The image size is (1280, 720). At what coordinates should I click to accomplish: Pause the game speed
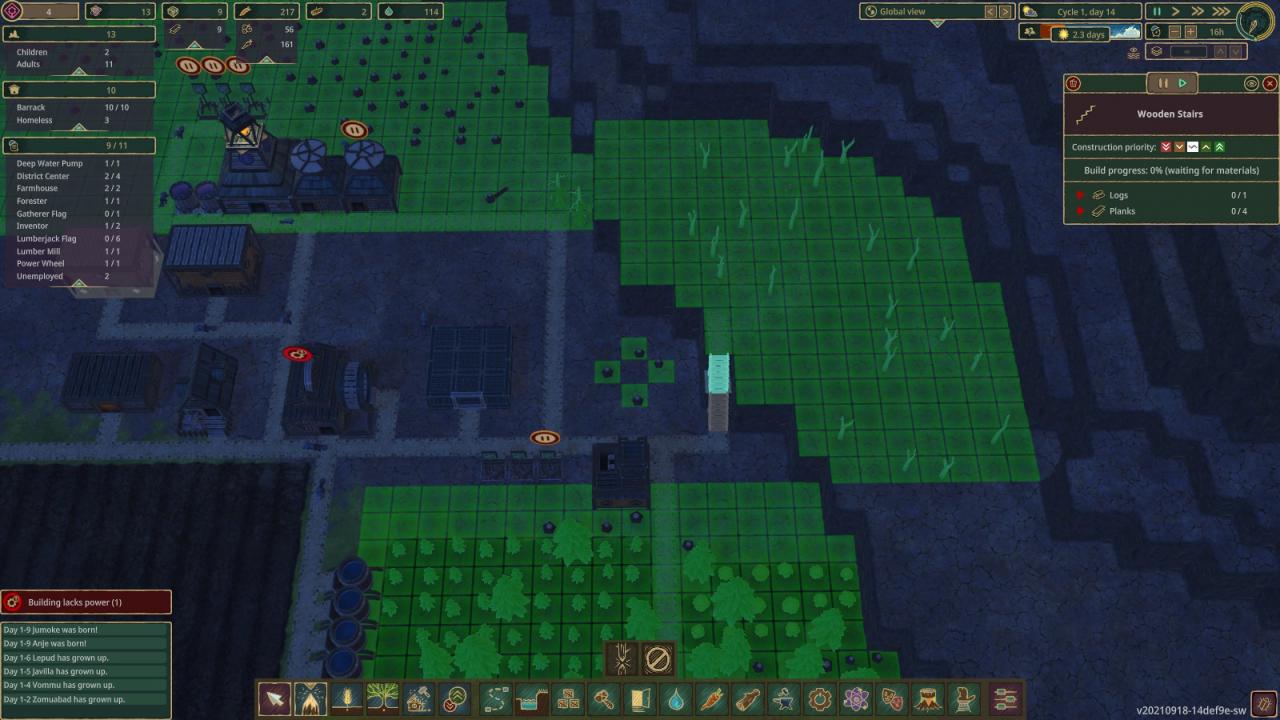pos(1157,12)
